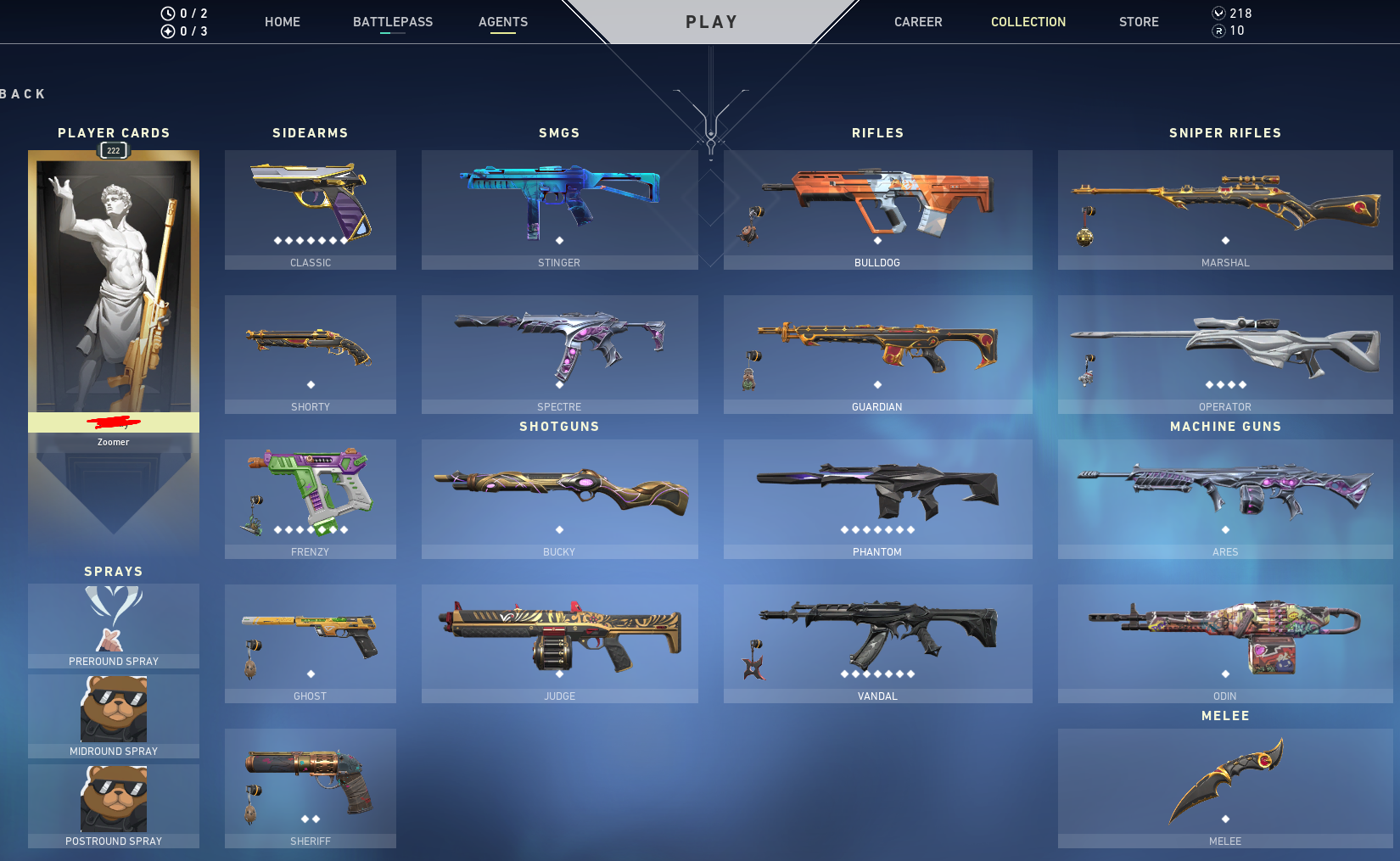Open the CAREER page
The image size is (1400, 861).
[x=918, y=22]
